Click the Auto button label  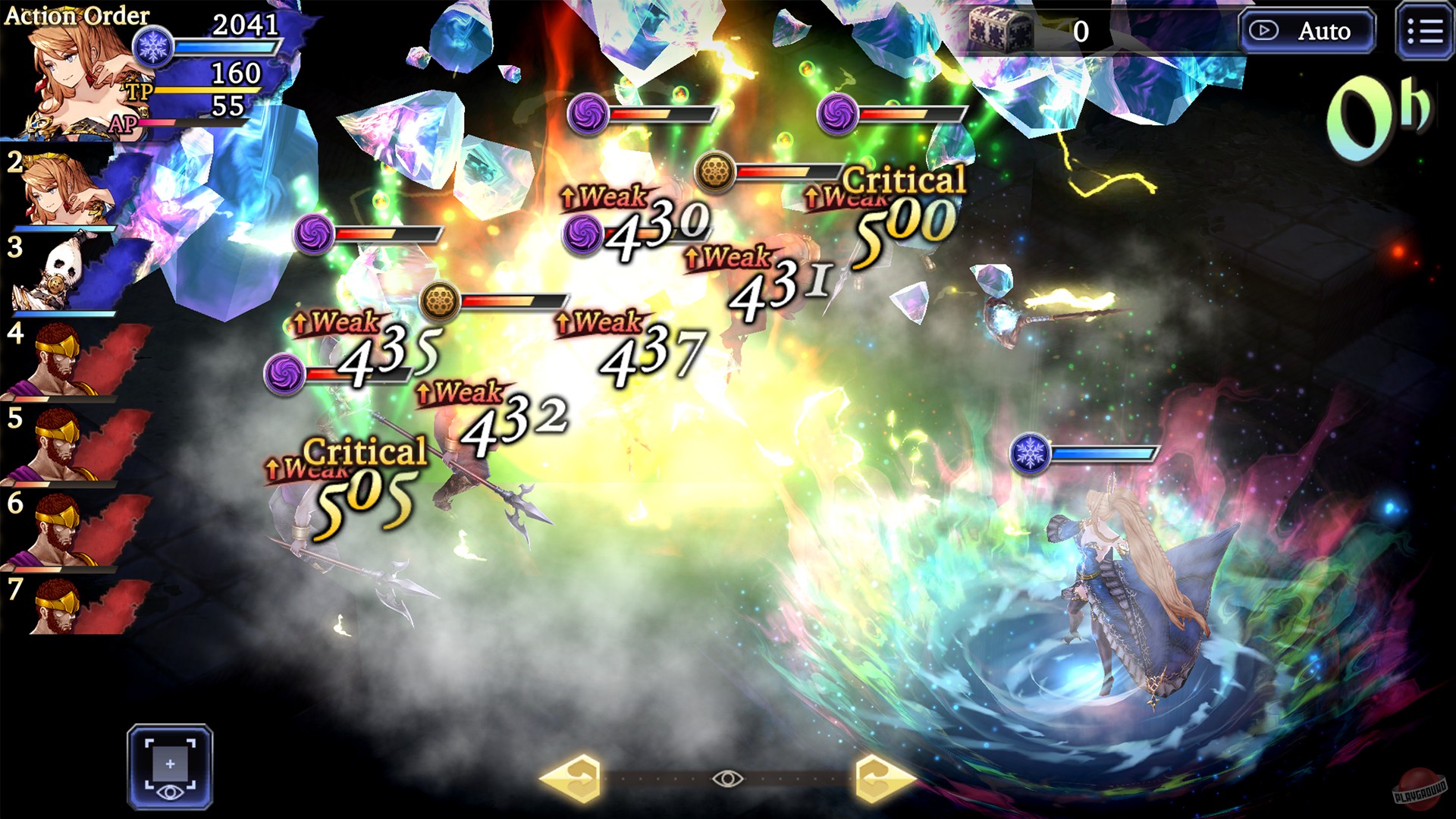1326,32
